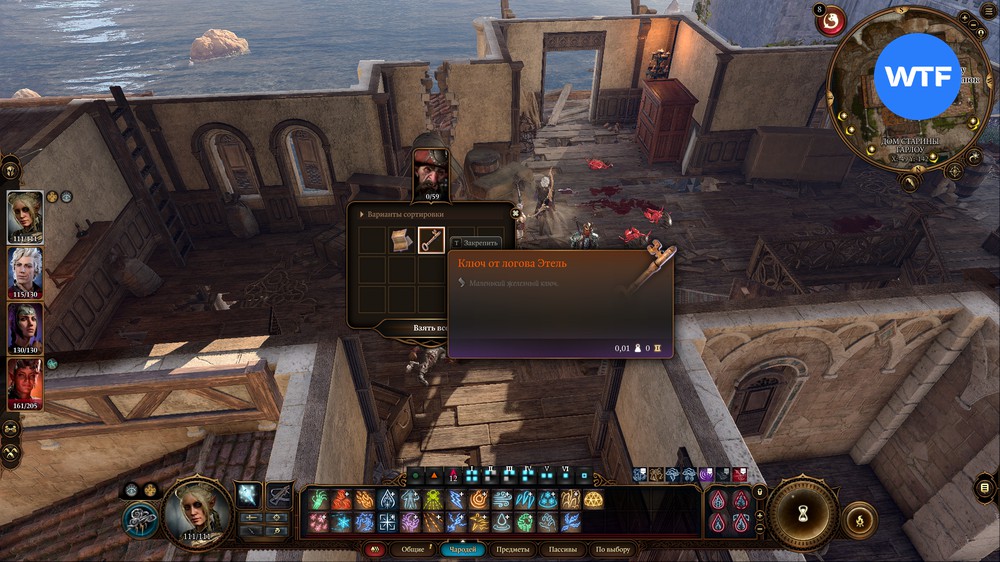
Task: Close the loot container window
Action: click(x=516, y=212)
